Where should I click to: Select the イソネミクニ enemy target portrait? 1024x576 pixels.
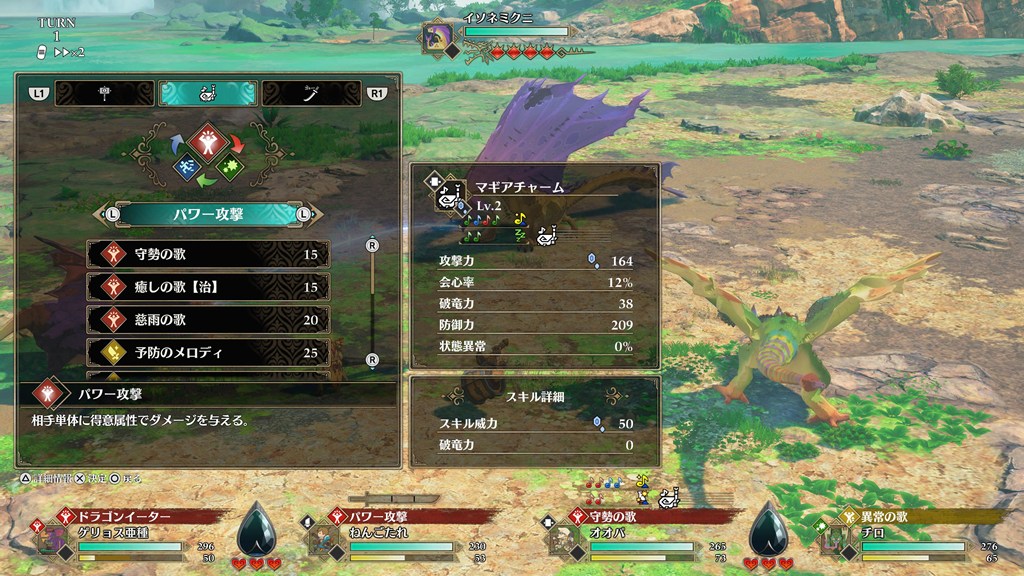(438, 37)
